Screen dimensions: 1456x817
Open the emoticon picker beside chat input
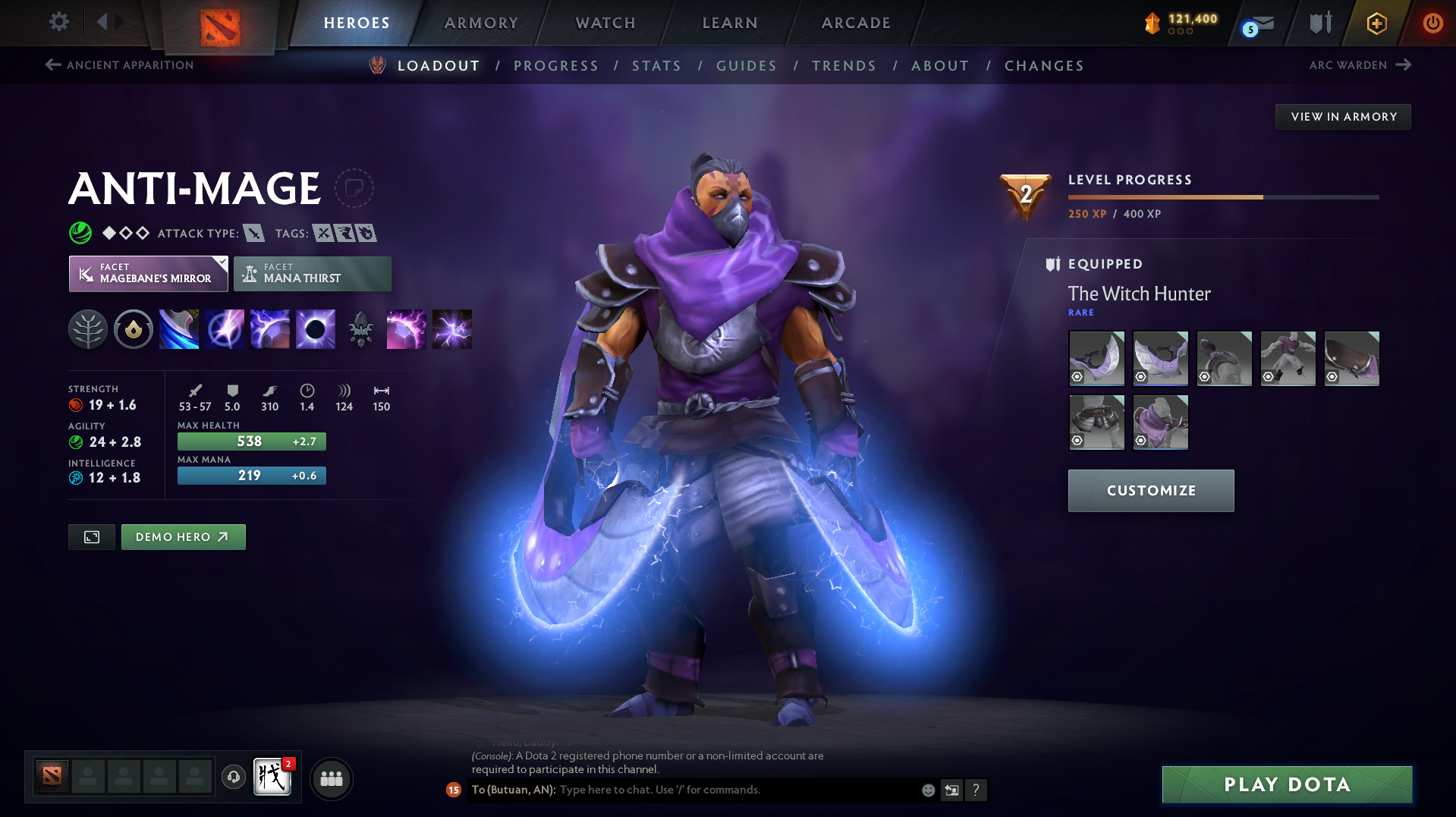click(x=928, y=790)
